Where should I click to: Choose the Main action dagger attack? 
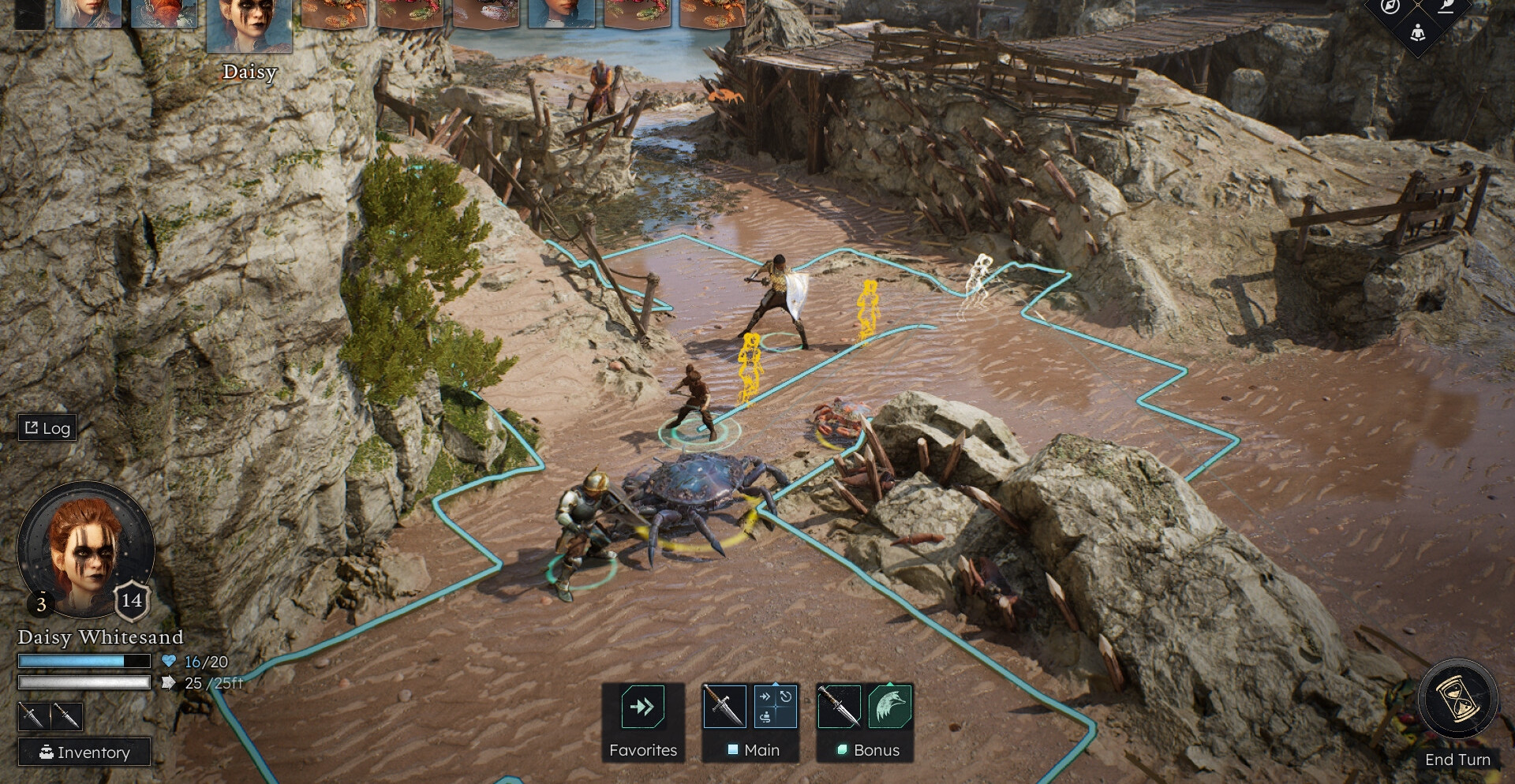point(724,706)
